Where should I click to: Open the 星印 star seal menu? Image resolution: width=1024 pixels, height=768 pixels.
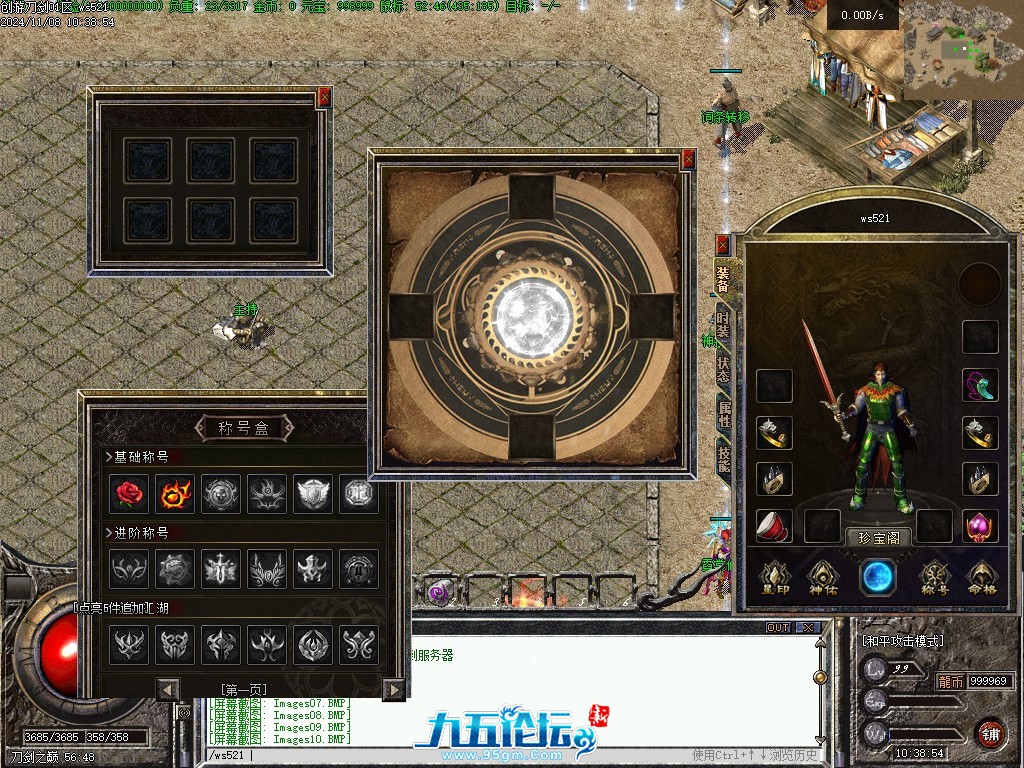tap(776, 577)
